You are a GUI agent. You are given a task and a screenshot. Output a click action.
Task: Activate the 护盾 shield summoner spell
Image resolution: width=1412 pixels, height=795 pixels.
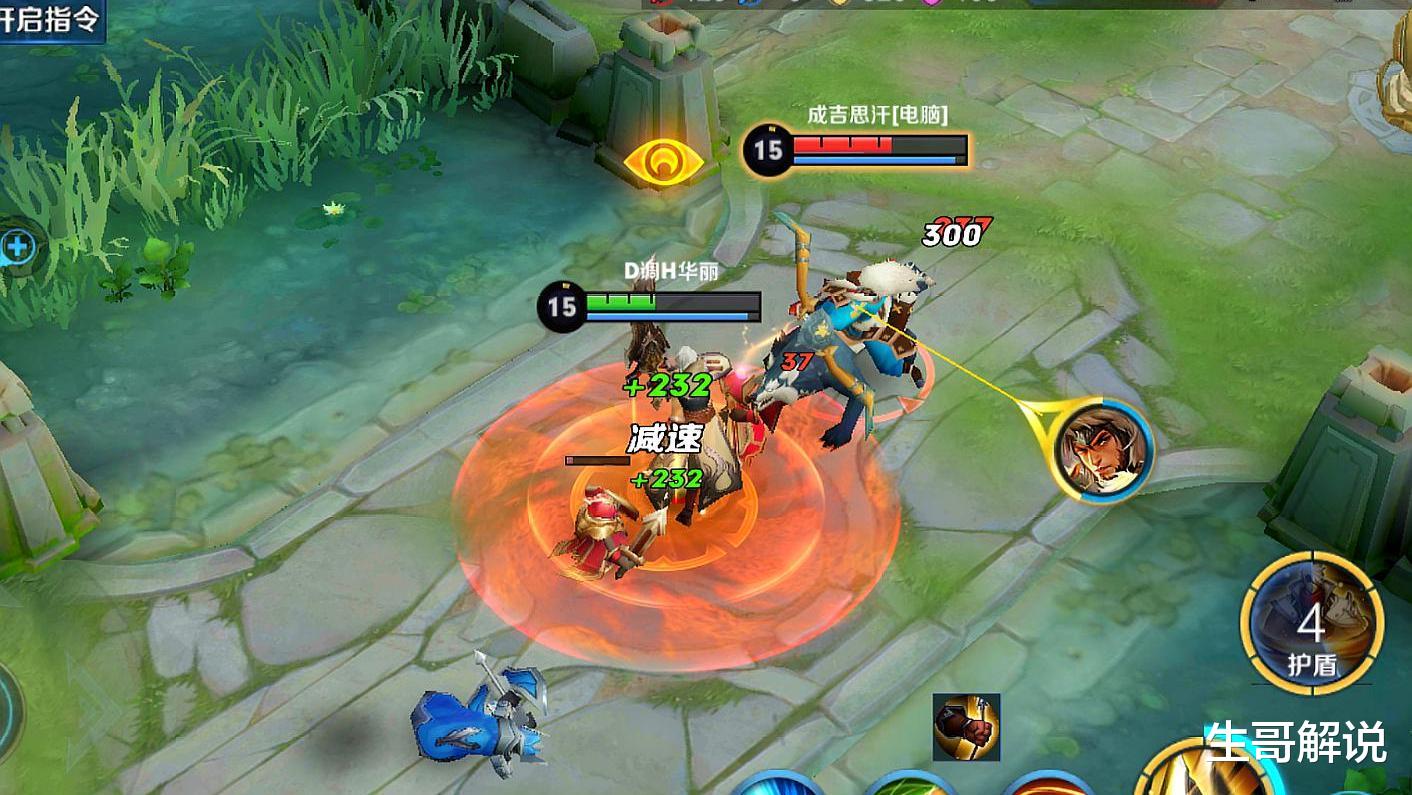pos(1311,622)
